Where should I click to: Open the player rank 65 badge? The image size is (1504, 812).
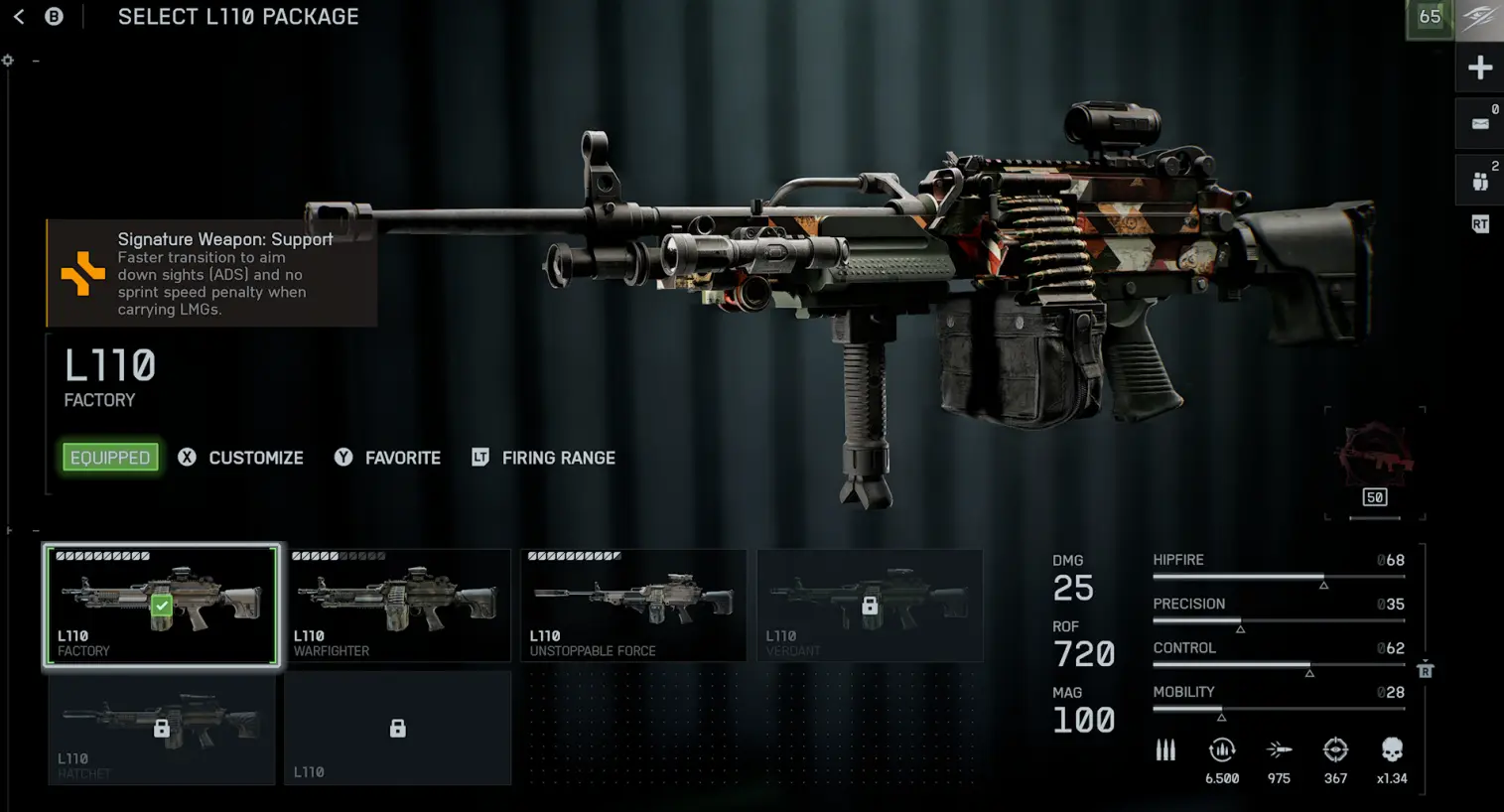coord(1430,18)
